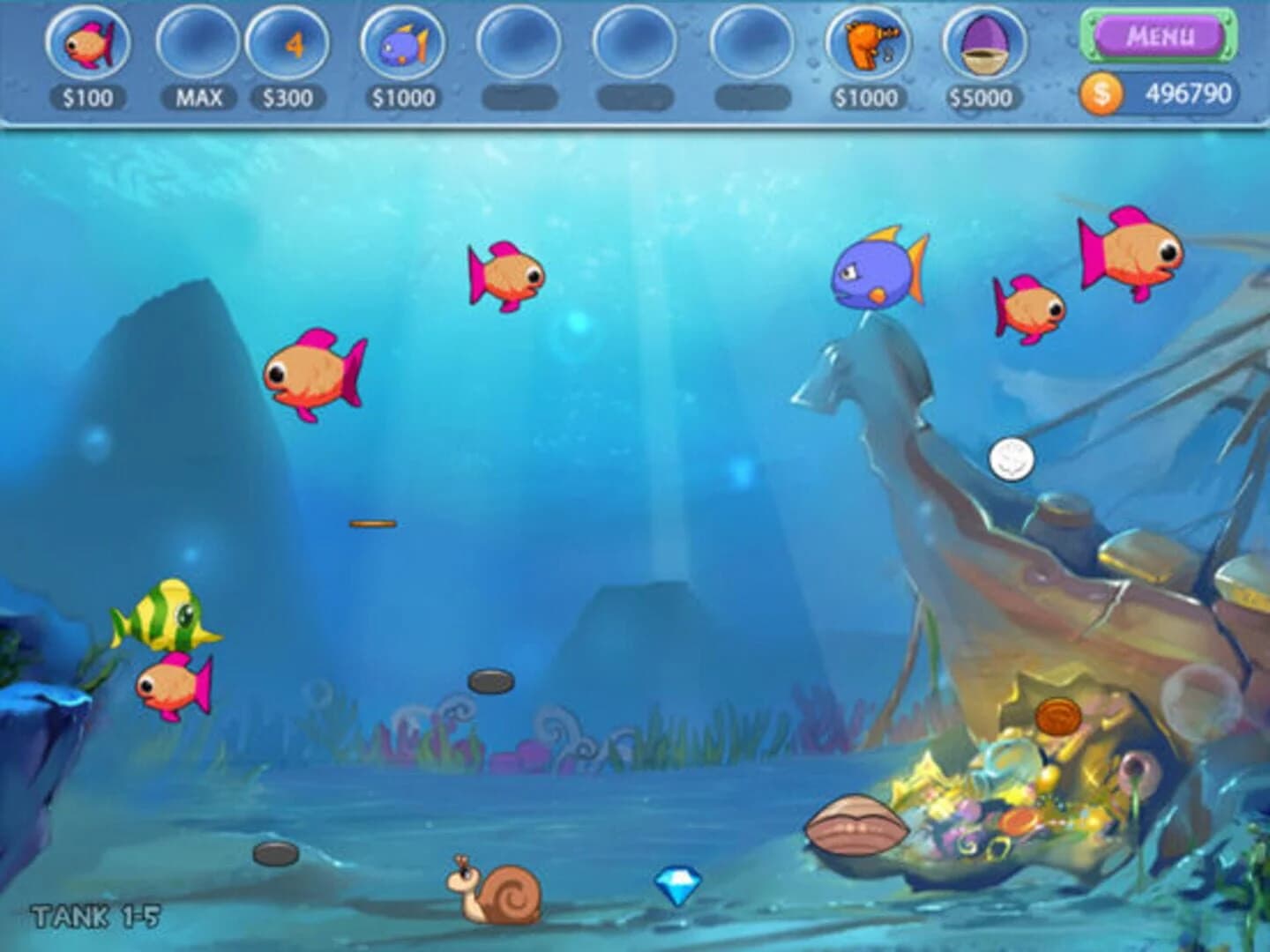The height and width of the screenshot is (952, 1270).
Task: Buy a $100 guppy from the shop bar
Action: 88,44
